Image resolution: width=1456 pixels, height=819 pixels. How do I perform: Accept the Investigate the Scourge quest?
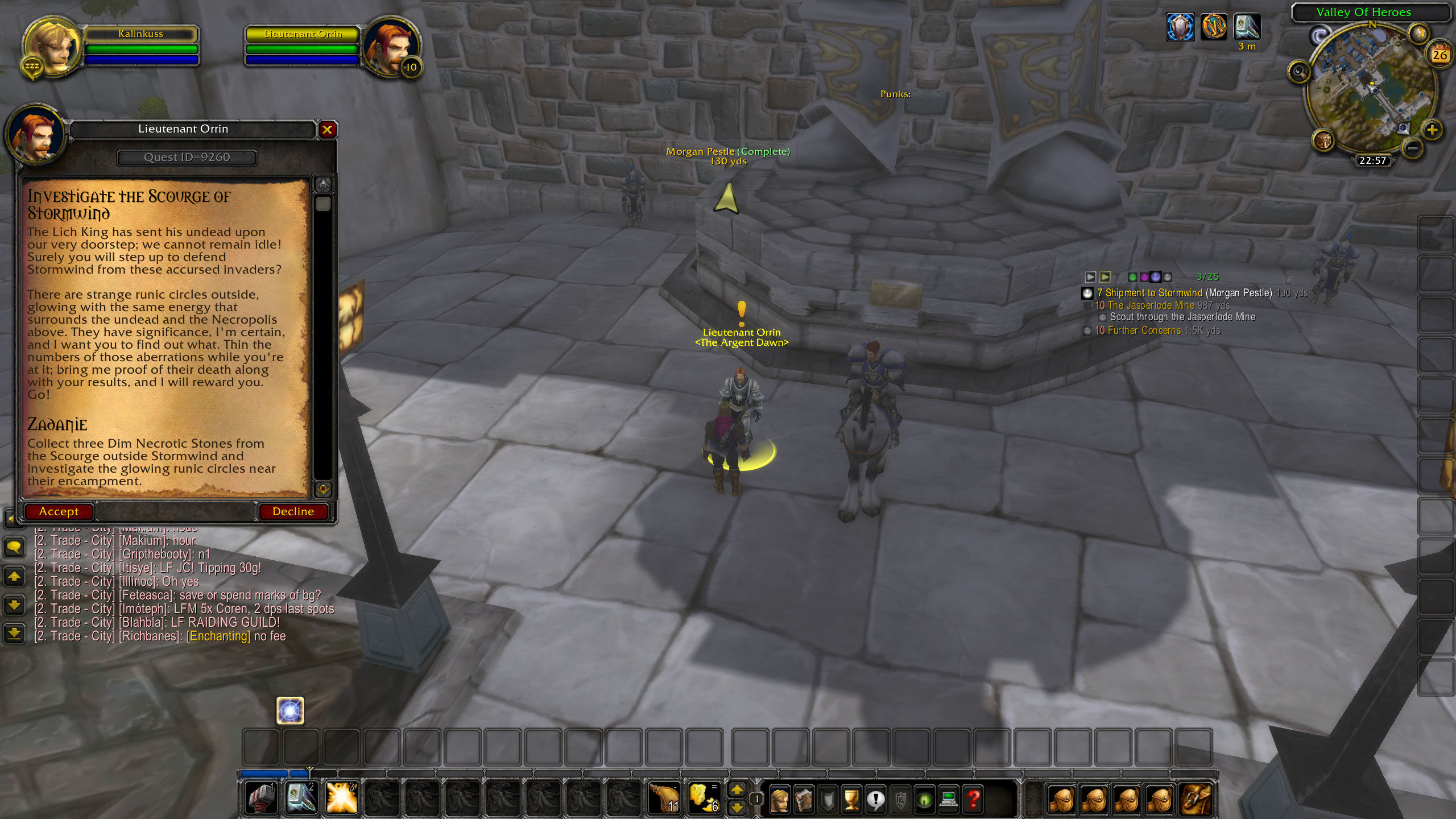coord(59,511)
